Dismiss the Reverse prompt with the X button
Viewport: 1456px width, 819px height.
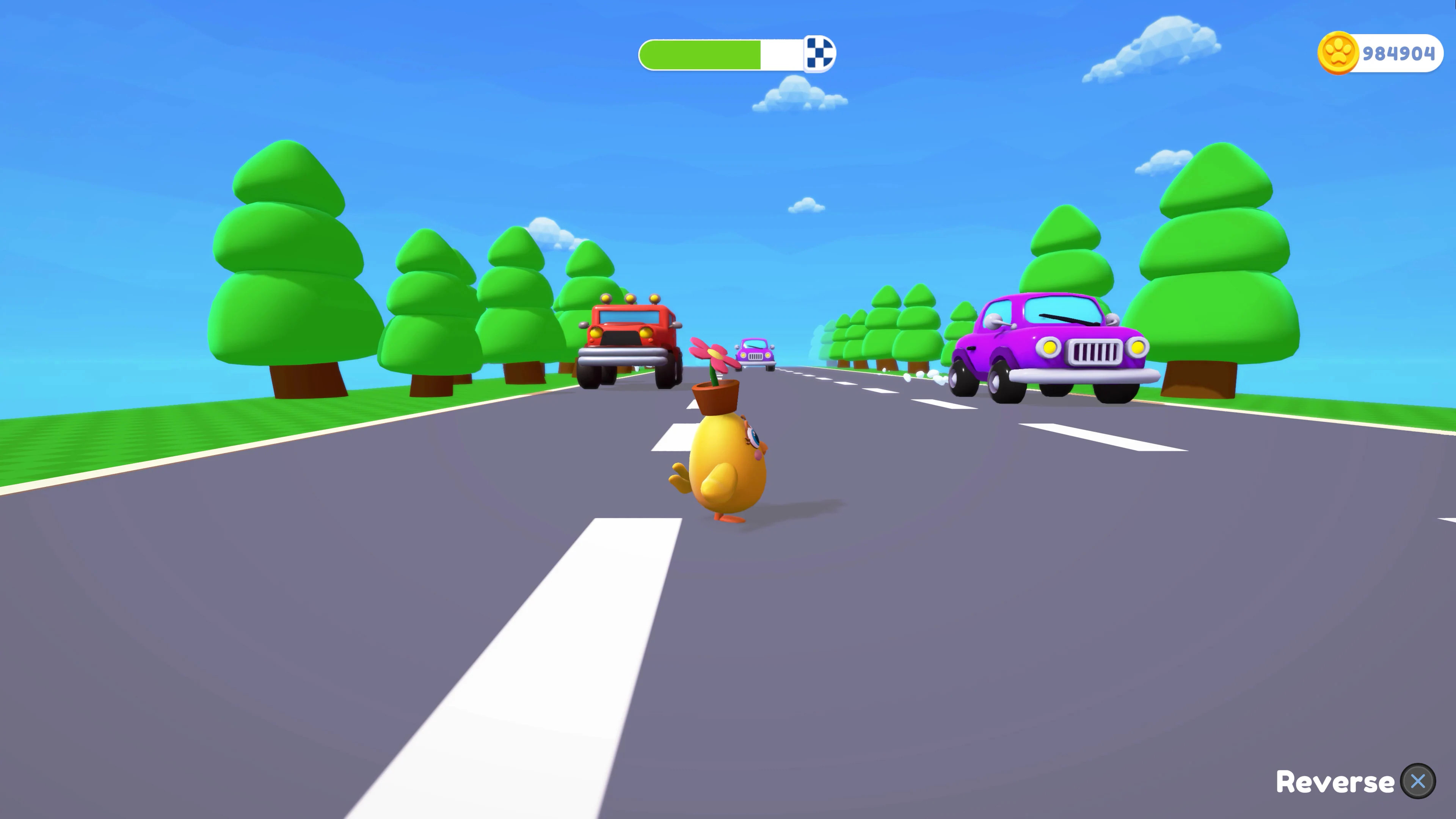(x=1418, y=781)
